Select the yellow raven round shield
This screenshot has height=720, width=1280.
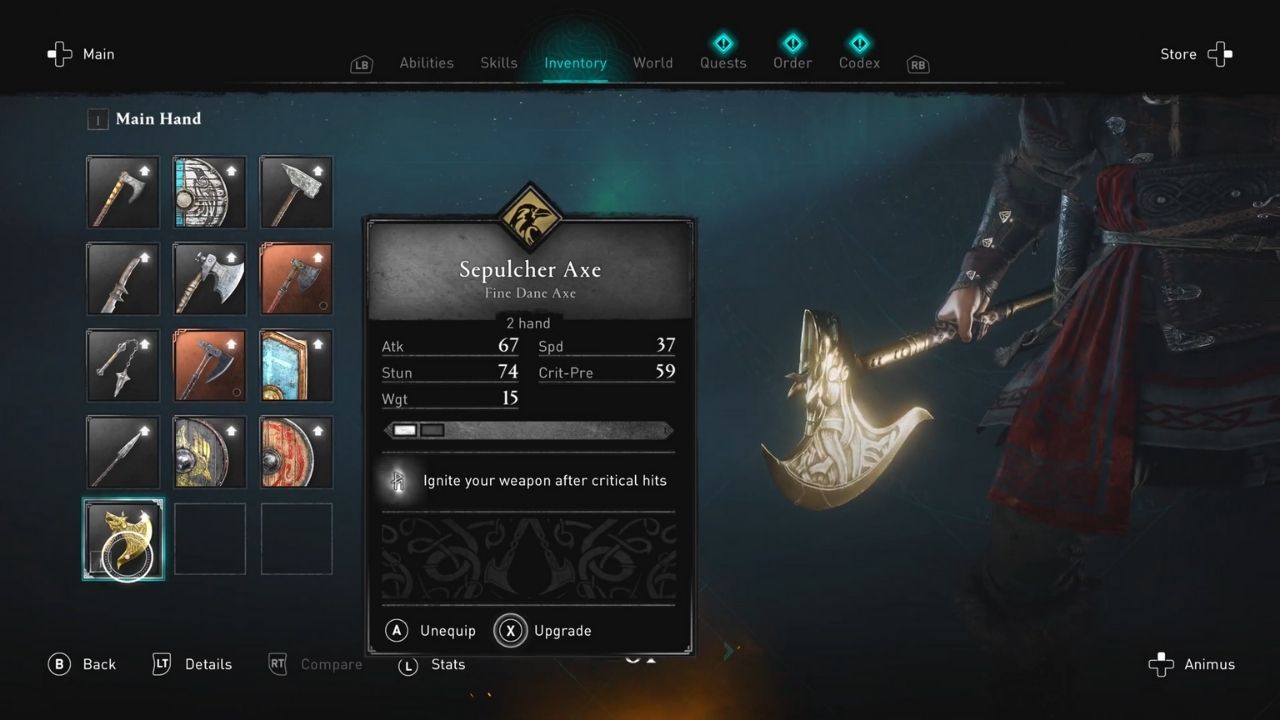point(210,452)
